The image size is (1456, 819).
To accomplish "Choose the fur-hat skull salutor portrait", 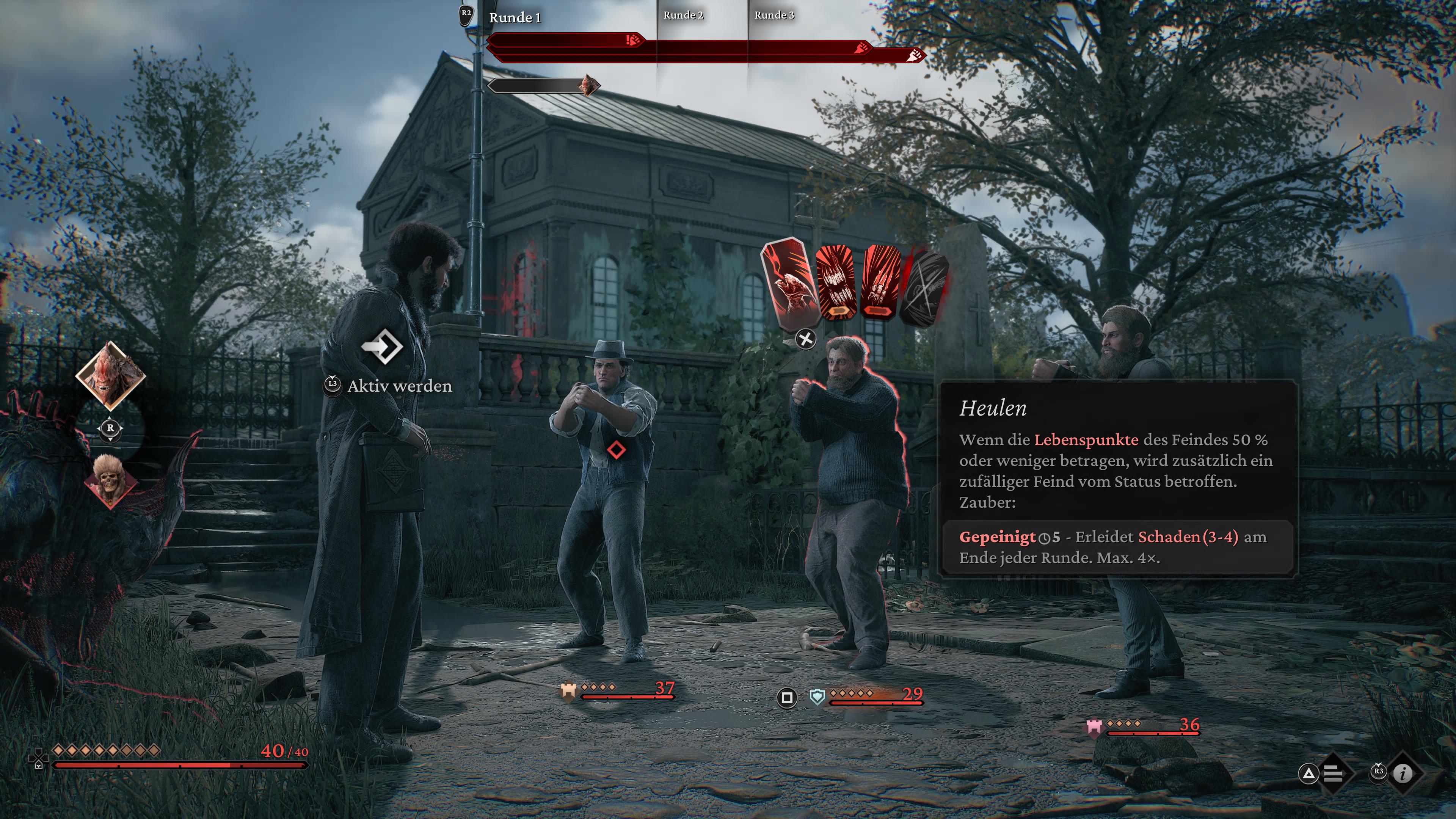I will point(110,480).
